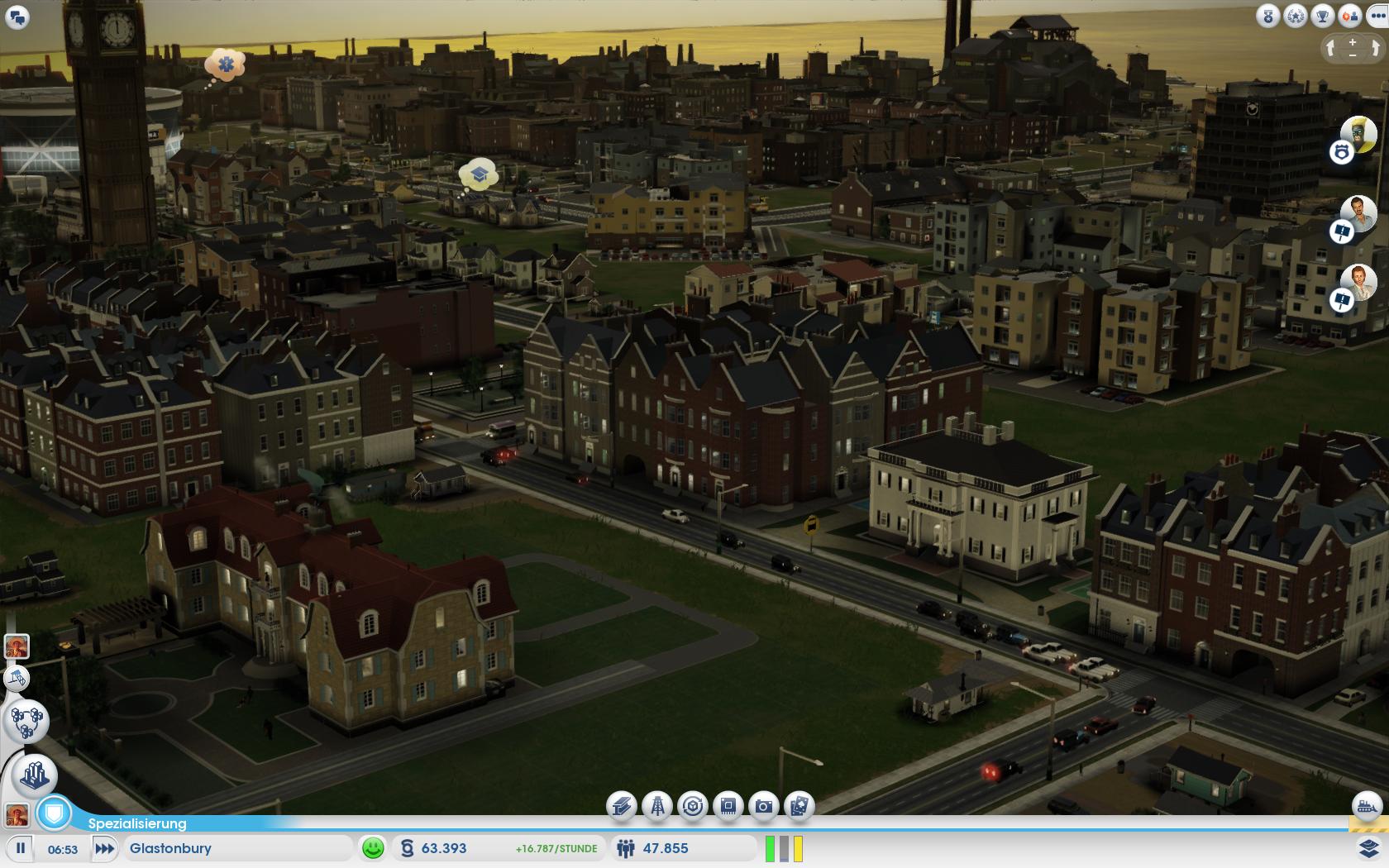Click the shield Spezialisierung button
The height and width of the screenshot is (868, 1389).
[55, 813]
